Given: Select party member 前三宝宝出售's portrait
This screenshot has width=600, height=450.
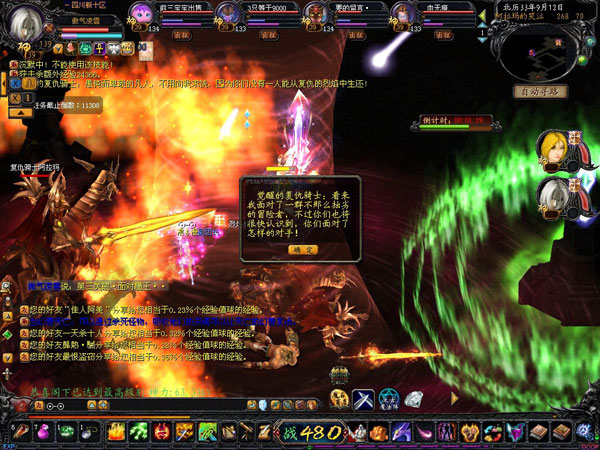Looking at the screenshot, I should 141,14.
